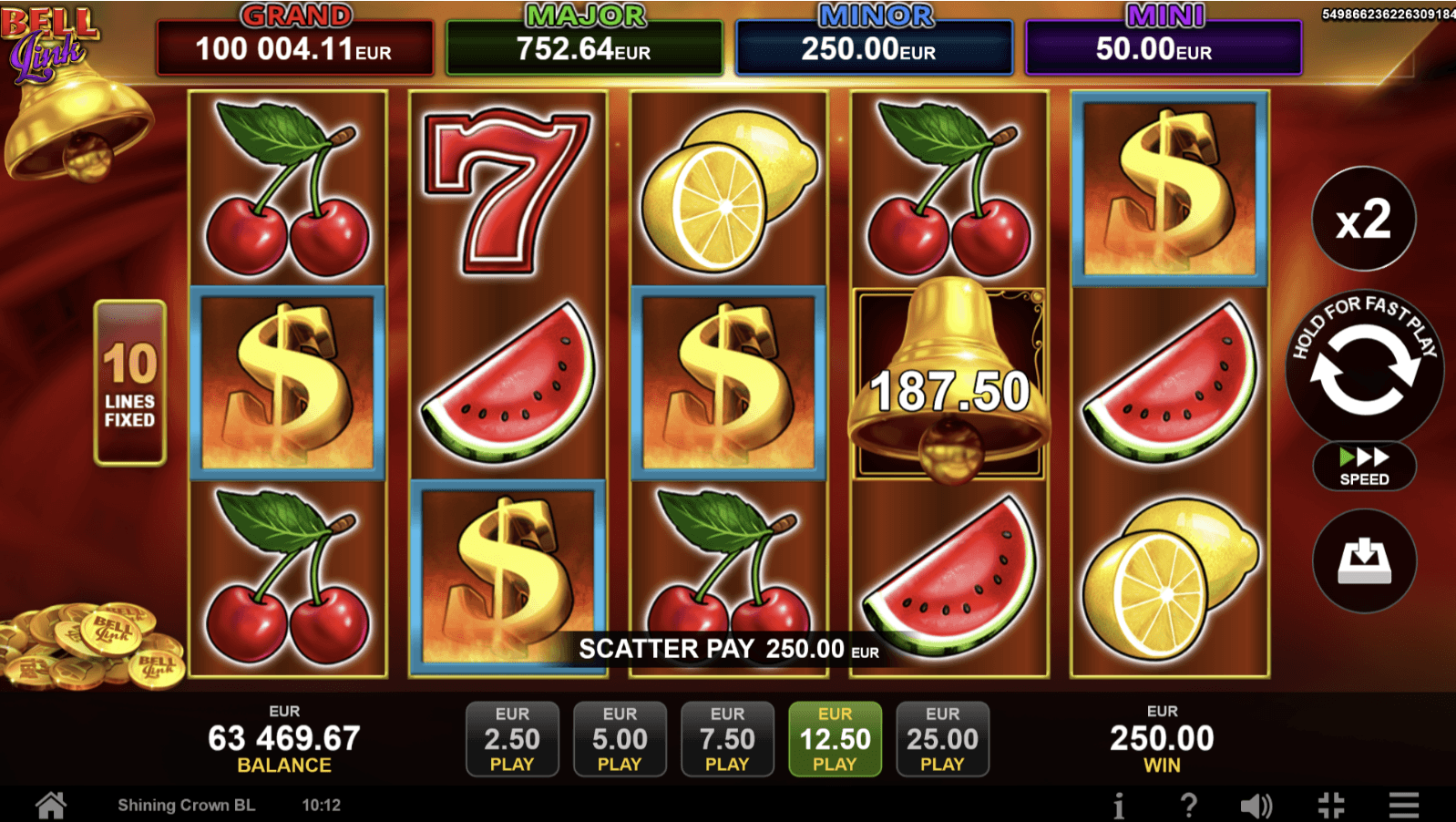1456x822 pixels.
Task: Toggle the sound speaker icon
Action: pos(1256,806)
